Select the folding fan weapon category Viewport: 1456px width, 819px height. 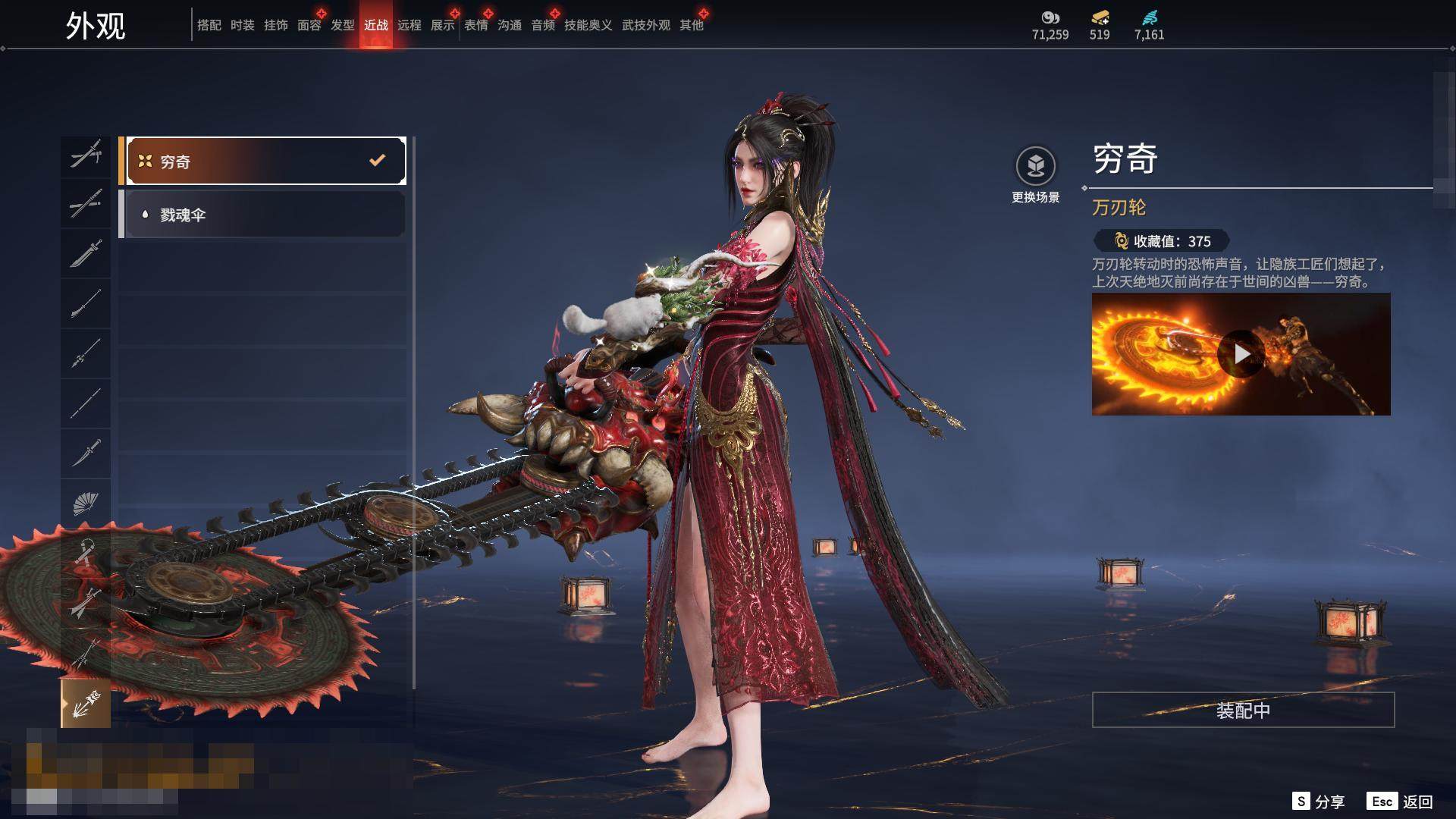point(86,503)
